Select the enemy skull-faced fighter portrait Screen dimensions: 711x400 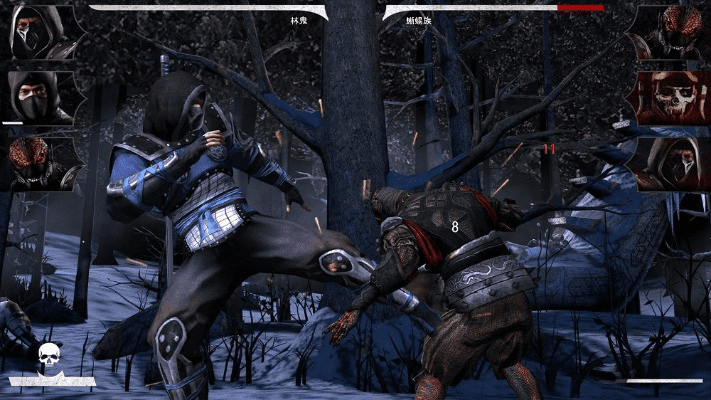(x=671, y=97)
